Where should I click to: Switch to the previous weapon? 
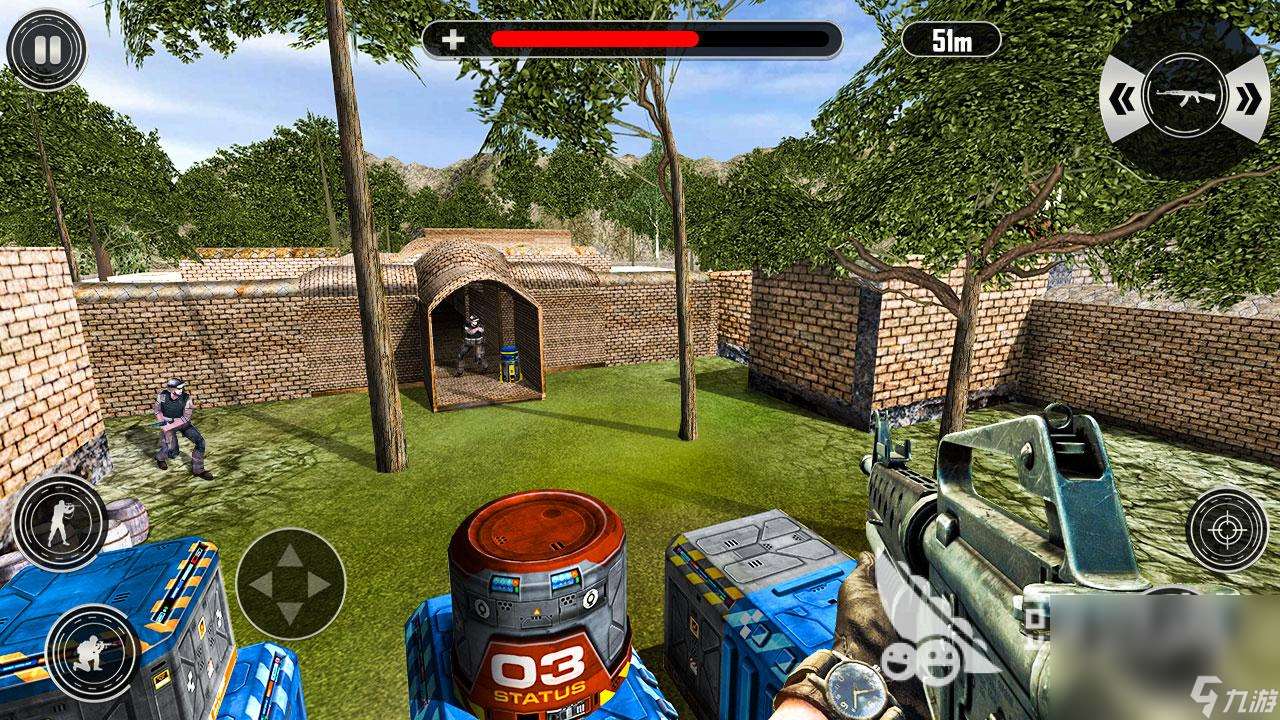pos(1120,98)
